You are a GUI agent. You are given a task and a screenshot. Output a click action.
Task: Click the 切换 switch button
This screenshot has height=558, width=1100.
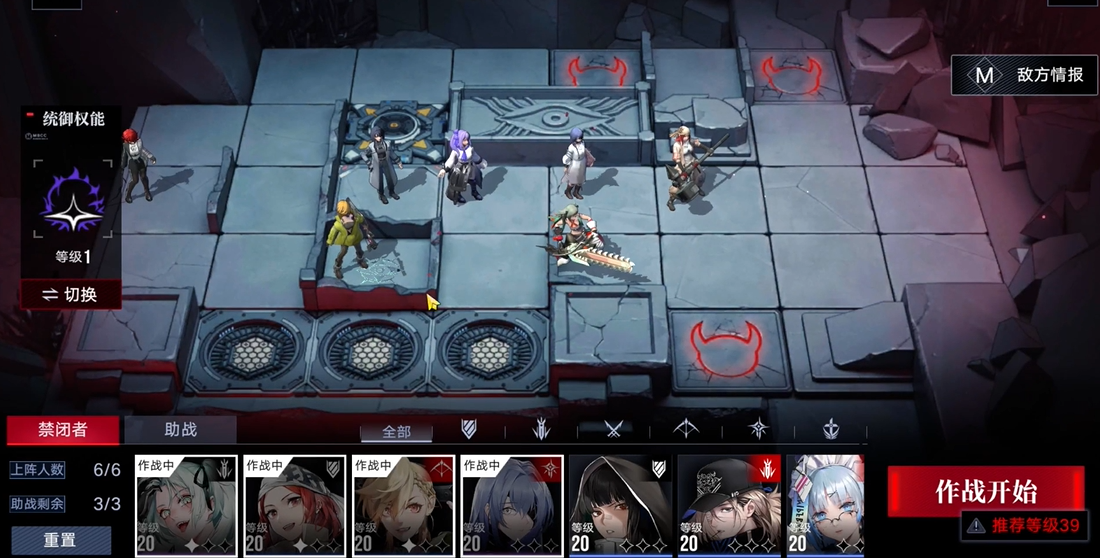(70, 294)
